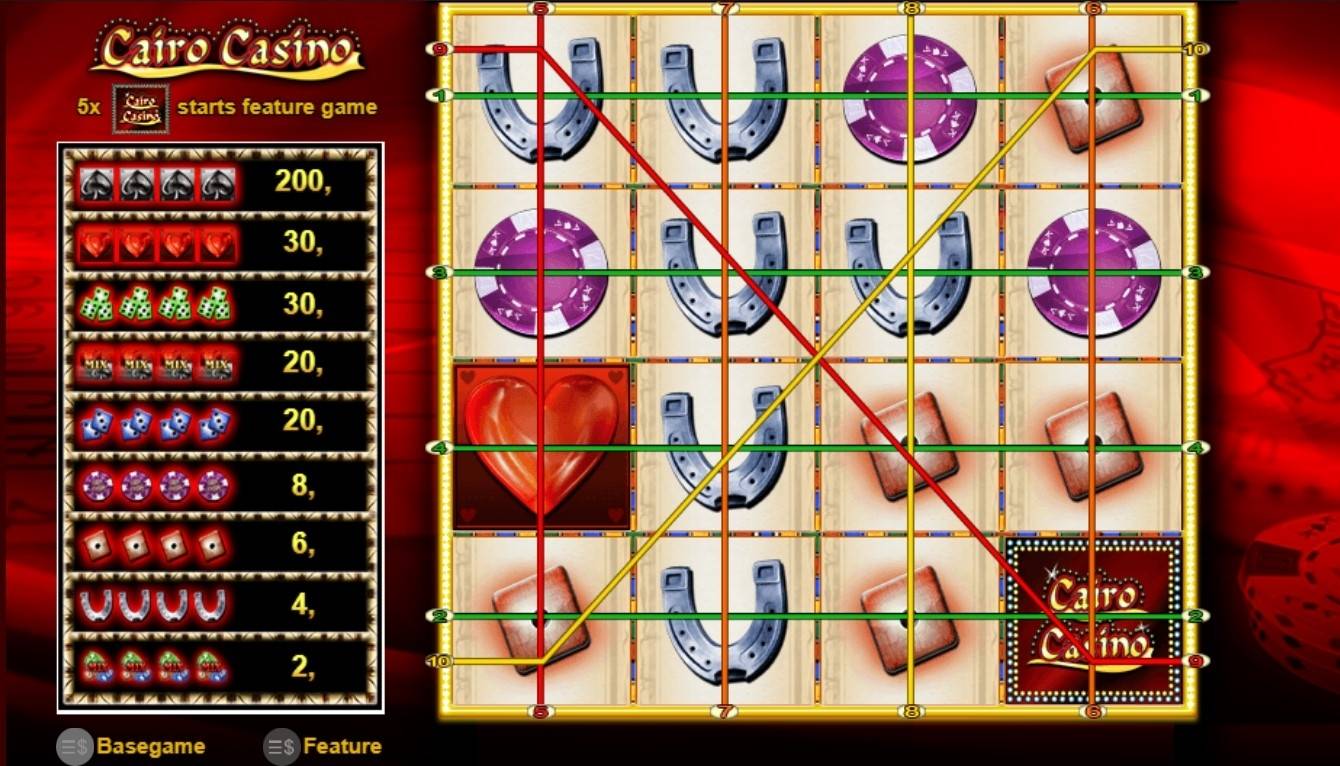Select the Cairo Casino symbol on the bottom-right reel
This screenshot has height=766, width=1340.
(1093, 620)
